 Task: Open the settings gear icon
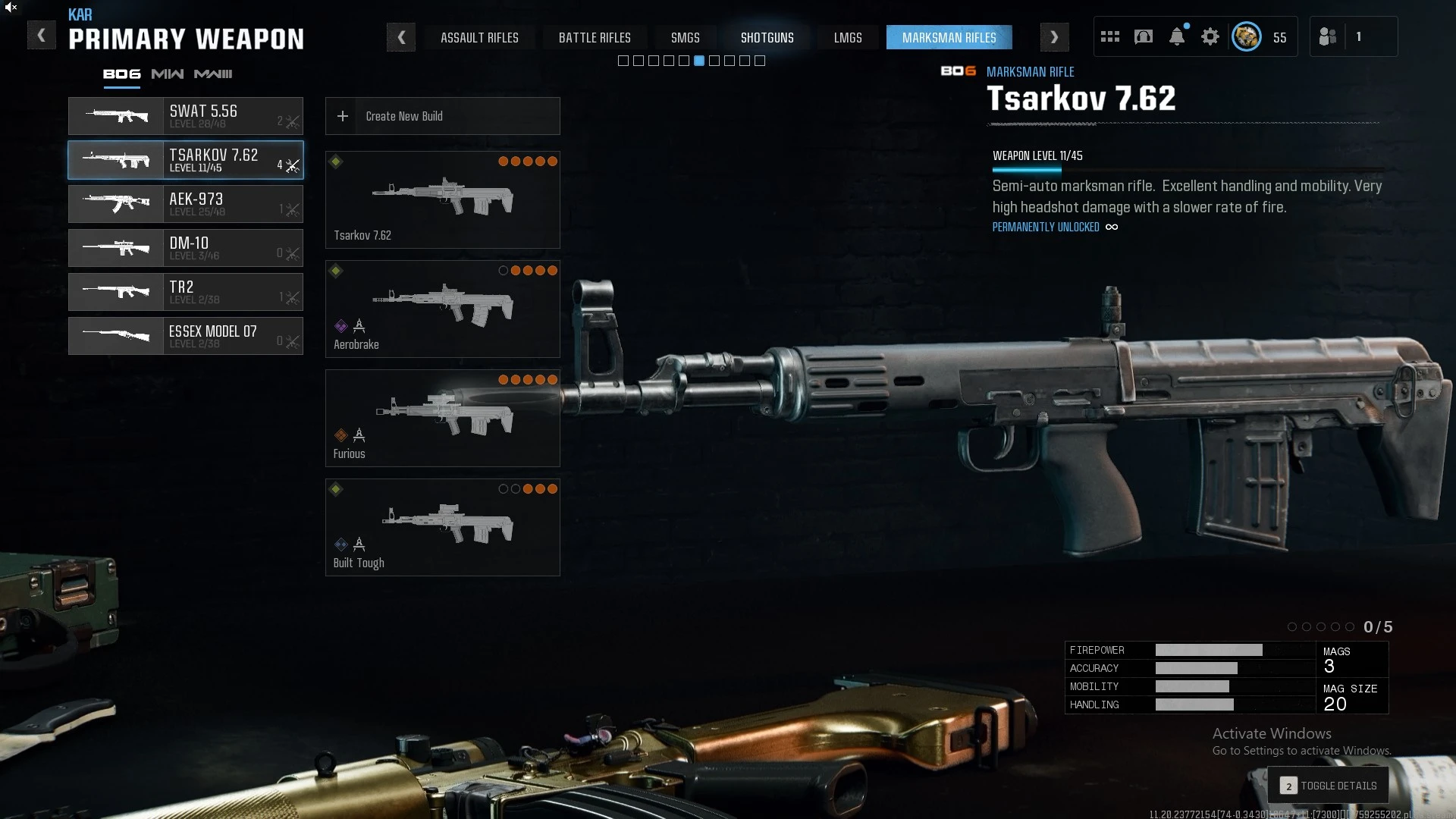click(x=1210, y=36)
